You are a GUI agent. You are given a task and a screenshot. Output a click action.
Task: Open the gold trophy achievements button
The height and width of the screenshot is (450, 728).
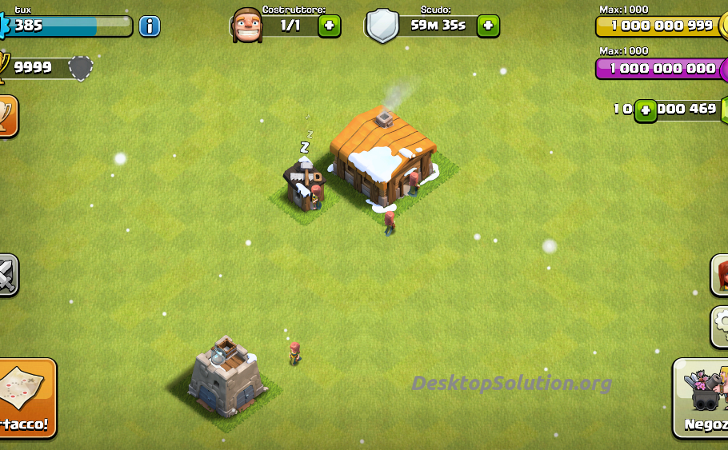click(7, 116)
